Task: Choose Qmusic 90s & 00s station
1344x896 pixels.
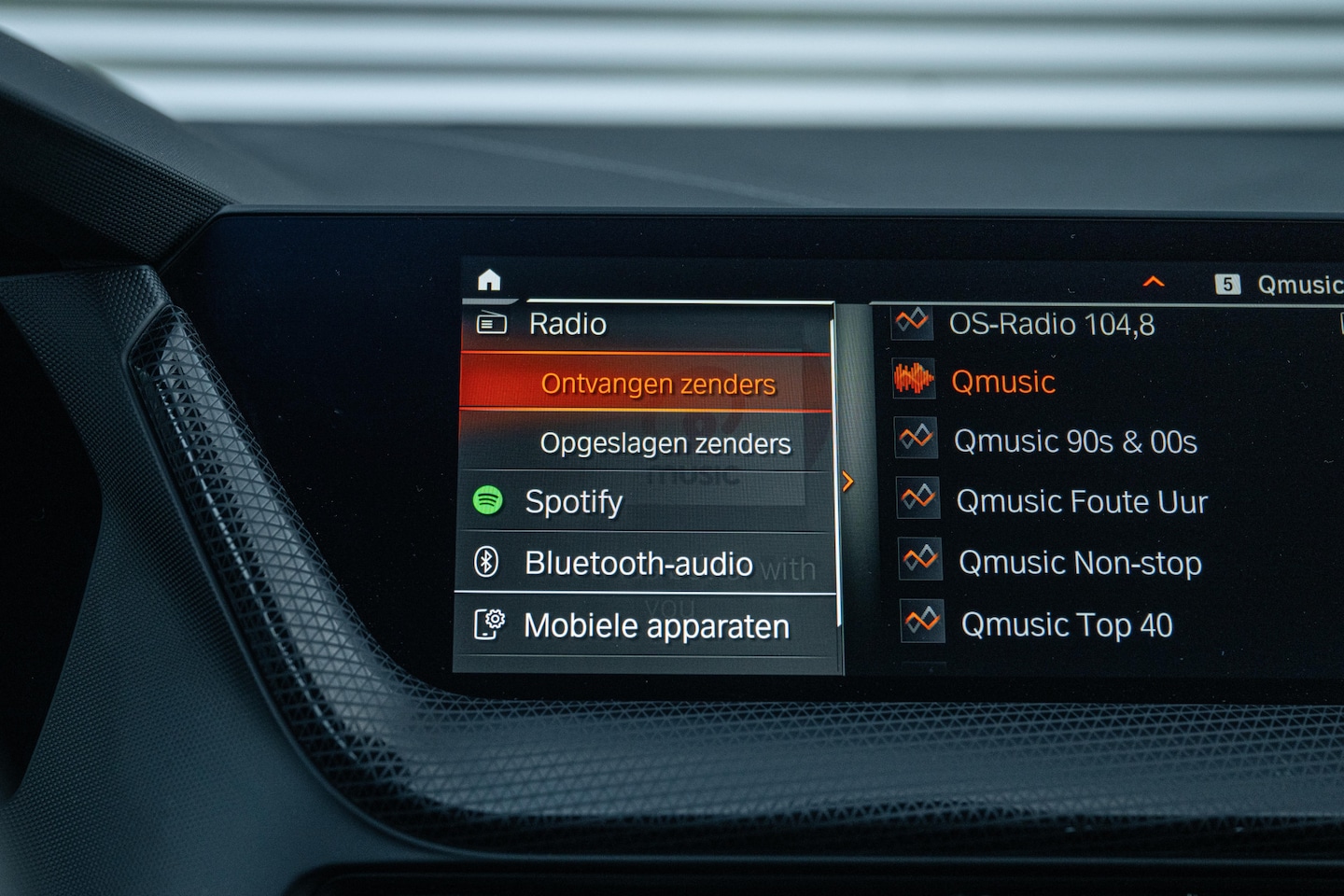Action: coord(1074,441)
